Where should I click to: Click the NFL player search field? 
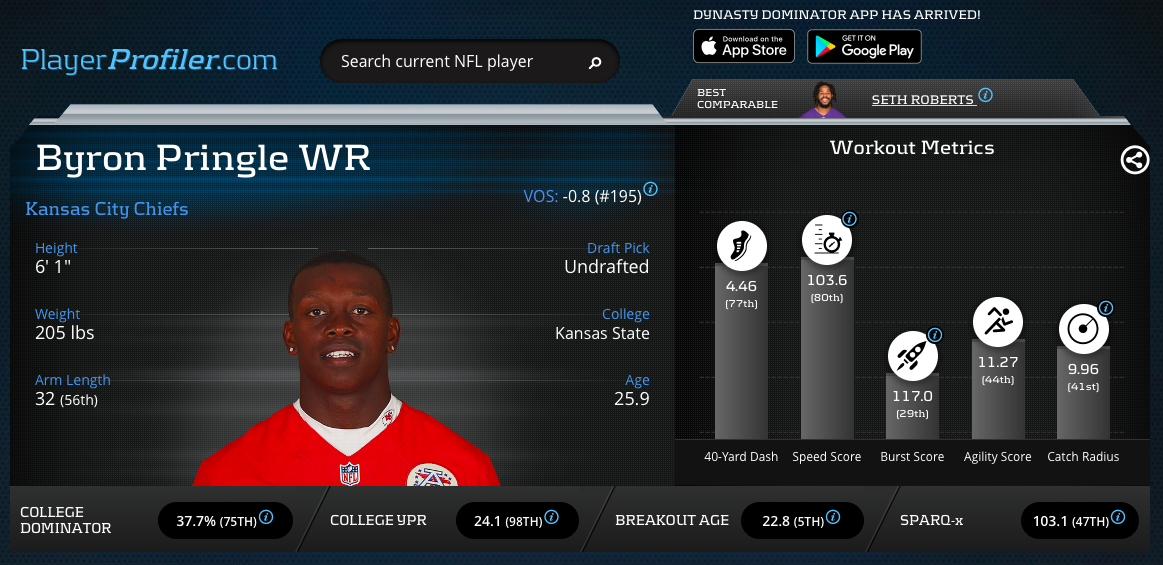(455, 62)
